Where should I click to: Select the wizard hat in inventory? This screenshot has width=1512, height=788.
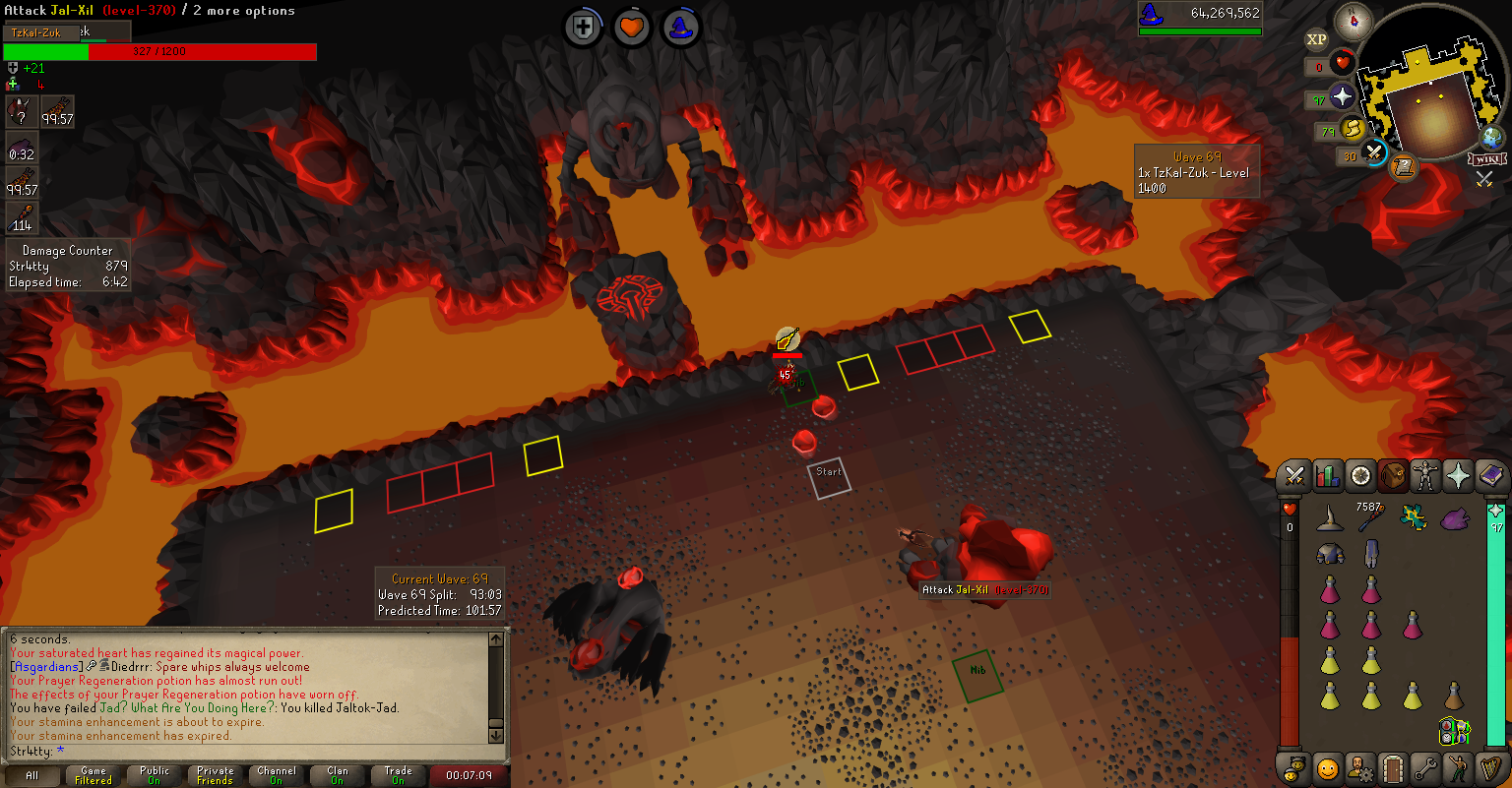(x=1330, y=517)
